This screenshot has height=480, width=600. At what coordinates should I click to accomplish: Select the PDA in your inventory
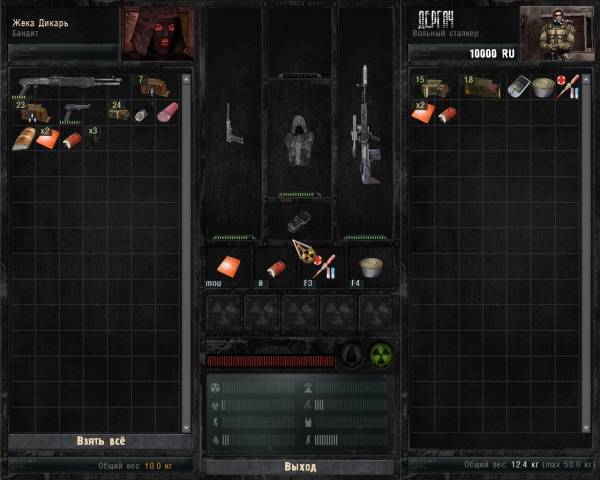coord(518,88)
